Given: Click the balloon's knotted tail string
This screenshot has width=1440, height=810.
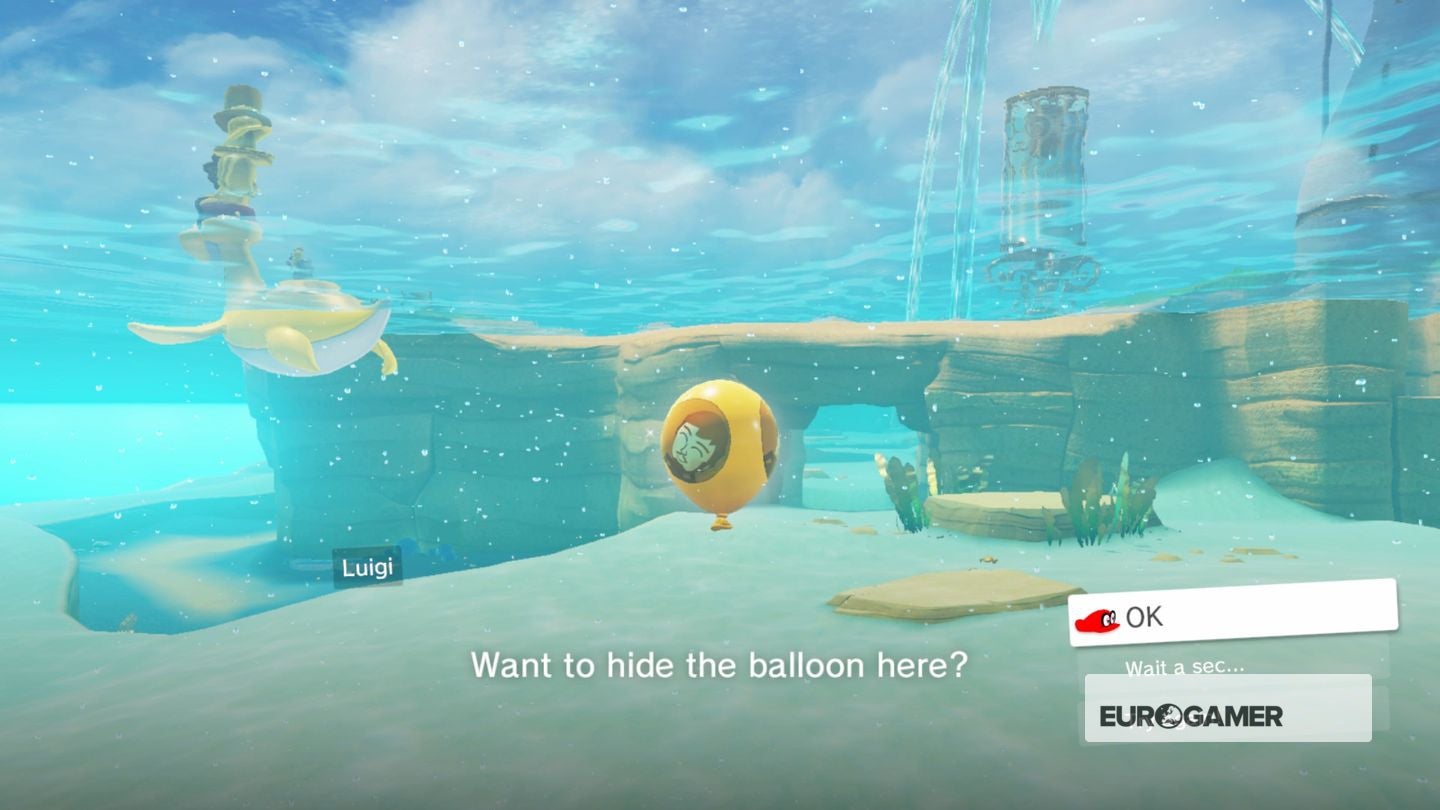Looking at the screenshot, I should 722,521.
